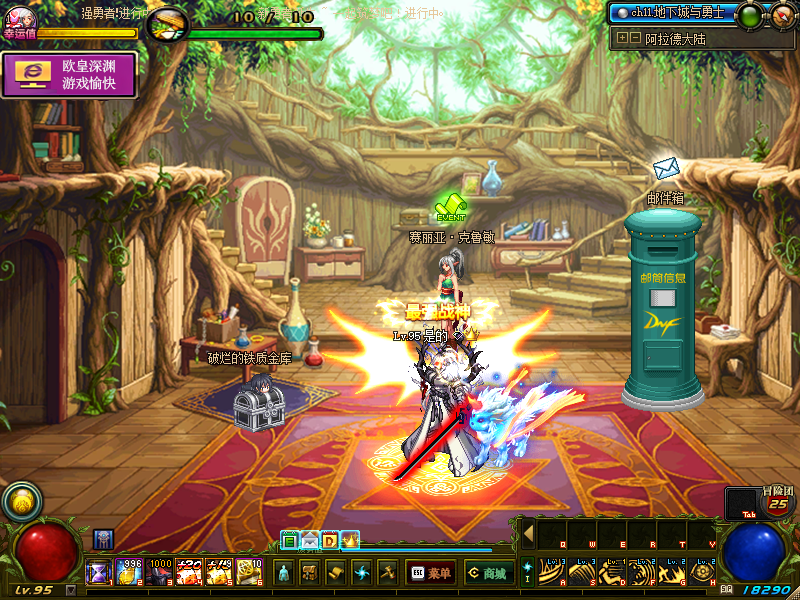Viewport: 800px width, 600px height.
Task: Open the blue skill star icon
Action: [x=362, y=573]
